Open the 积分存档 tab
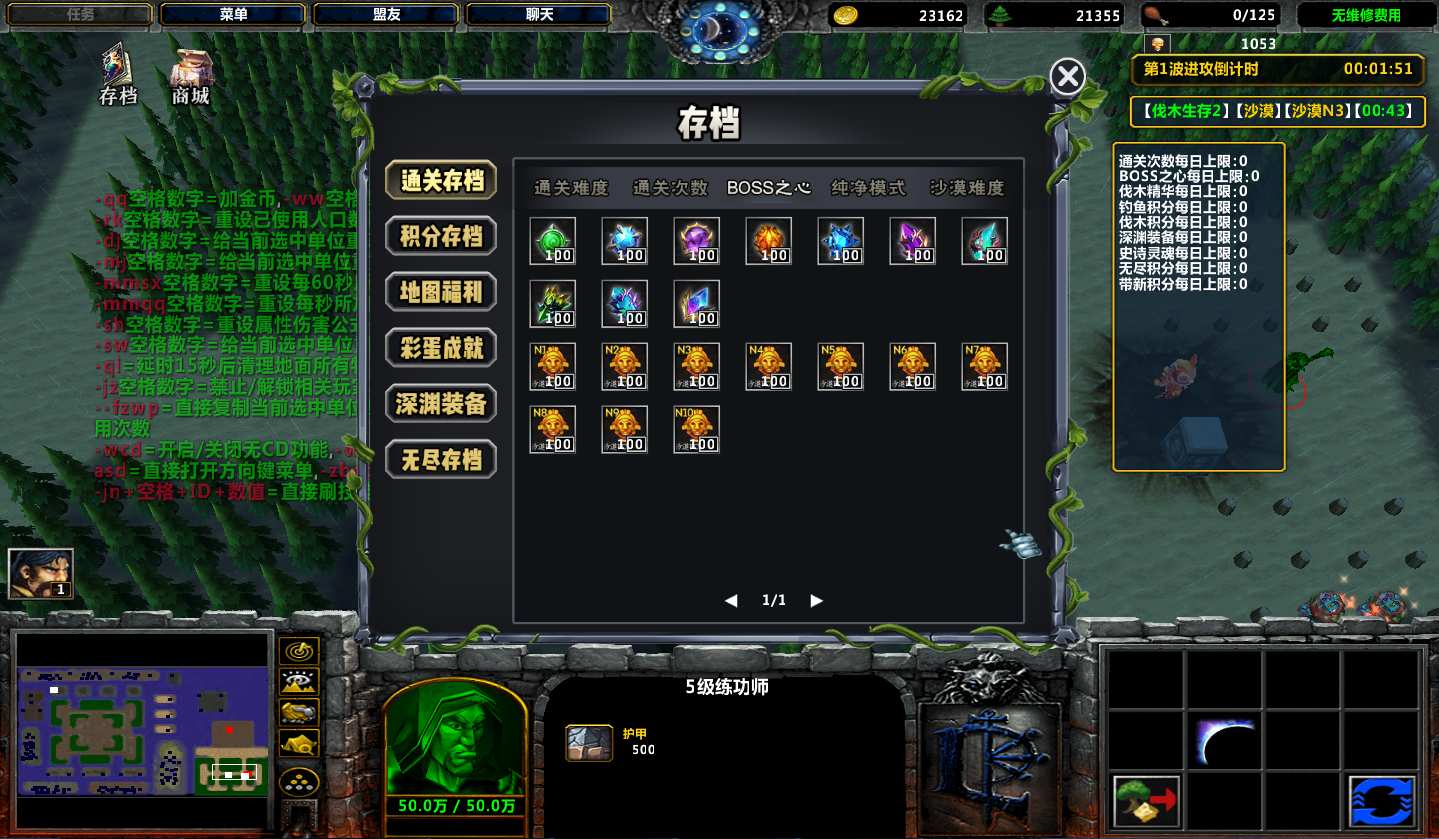Screen dimensions: 1439x839 (441, 236)
